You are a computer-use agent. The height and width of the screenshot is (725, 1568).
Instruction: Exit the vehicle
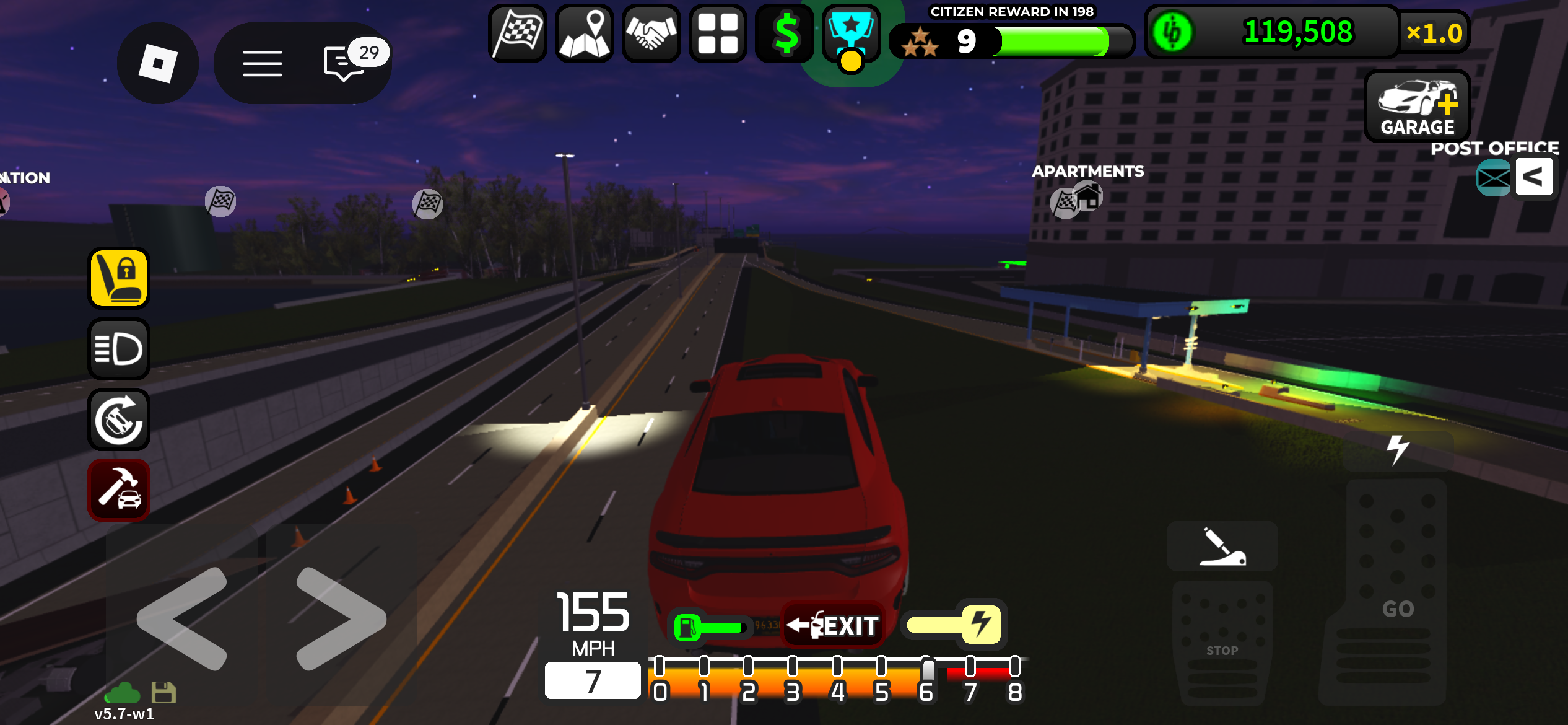tap(833, 625)
